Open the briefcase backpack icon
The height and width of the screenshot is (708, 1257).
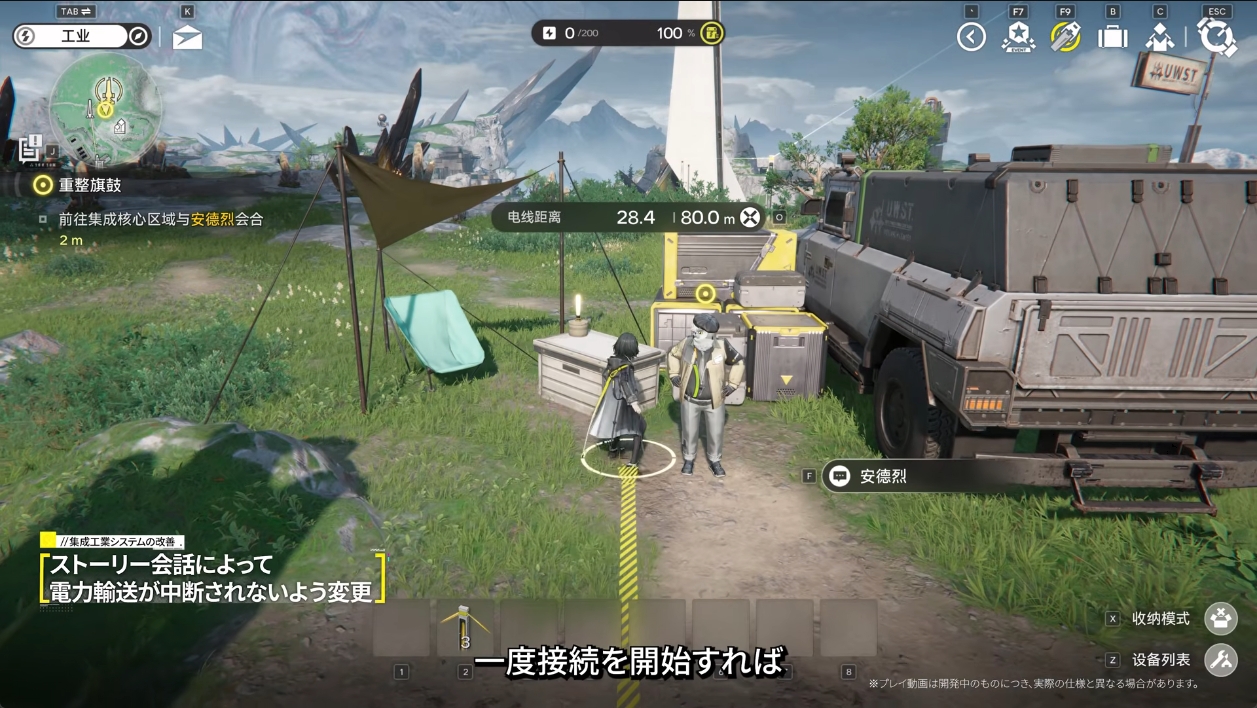tap(1112, 37)
